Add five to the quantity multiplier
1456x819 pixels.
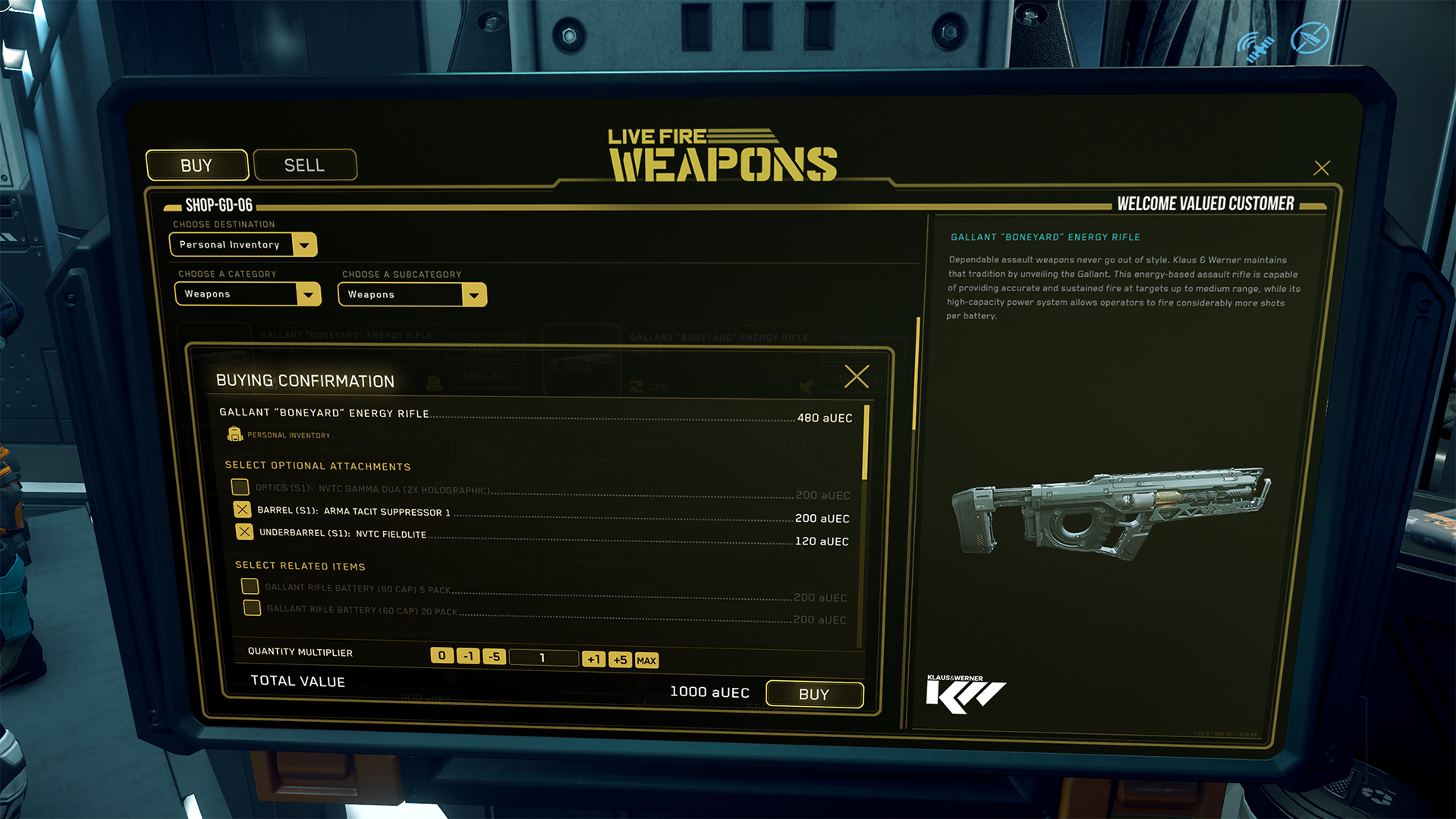pyautogui.click(x=620, y=660)
